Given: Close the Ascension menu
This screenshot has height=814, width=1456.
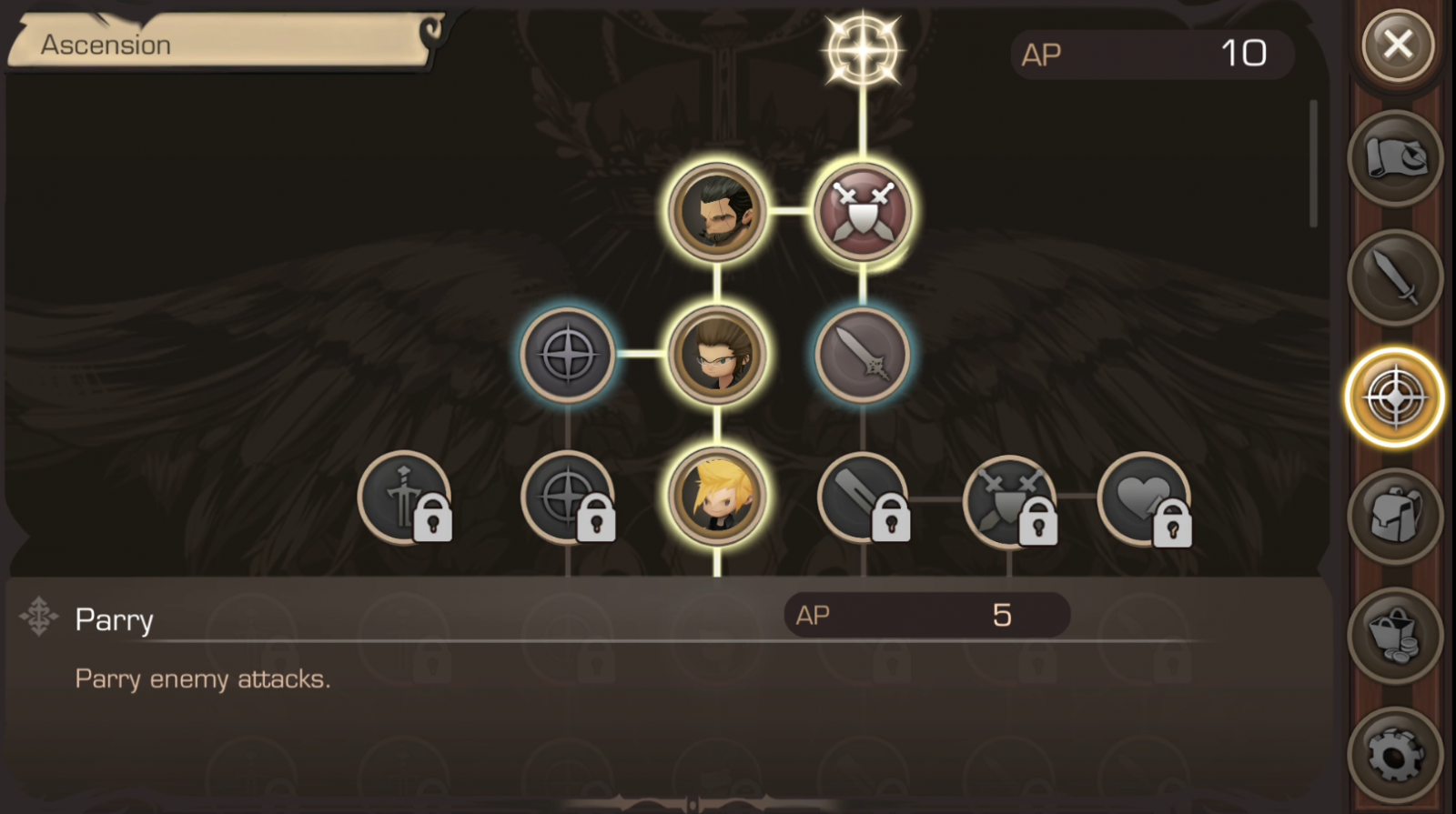Looking at the screenshot, I should pos(1398,44).
